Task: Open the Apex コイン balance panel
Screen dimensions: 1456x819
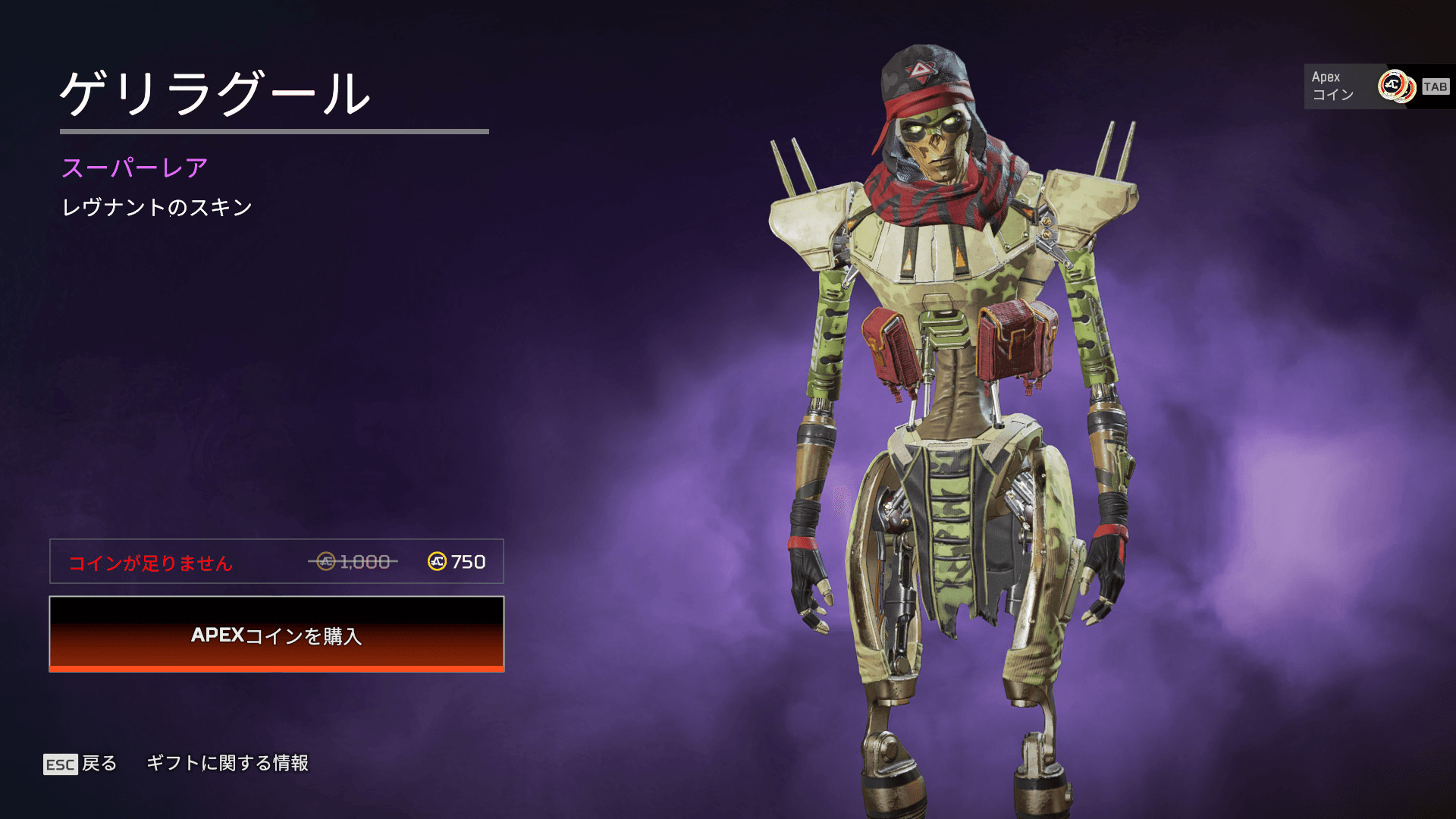Action: [1376, 86]
